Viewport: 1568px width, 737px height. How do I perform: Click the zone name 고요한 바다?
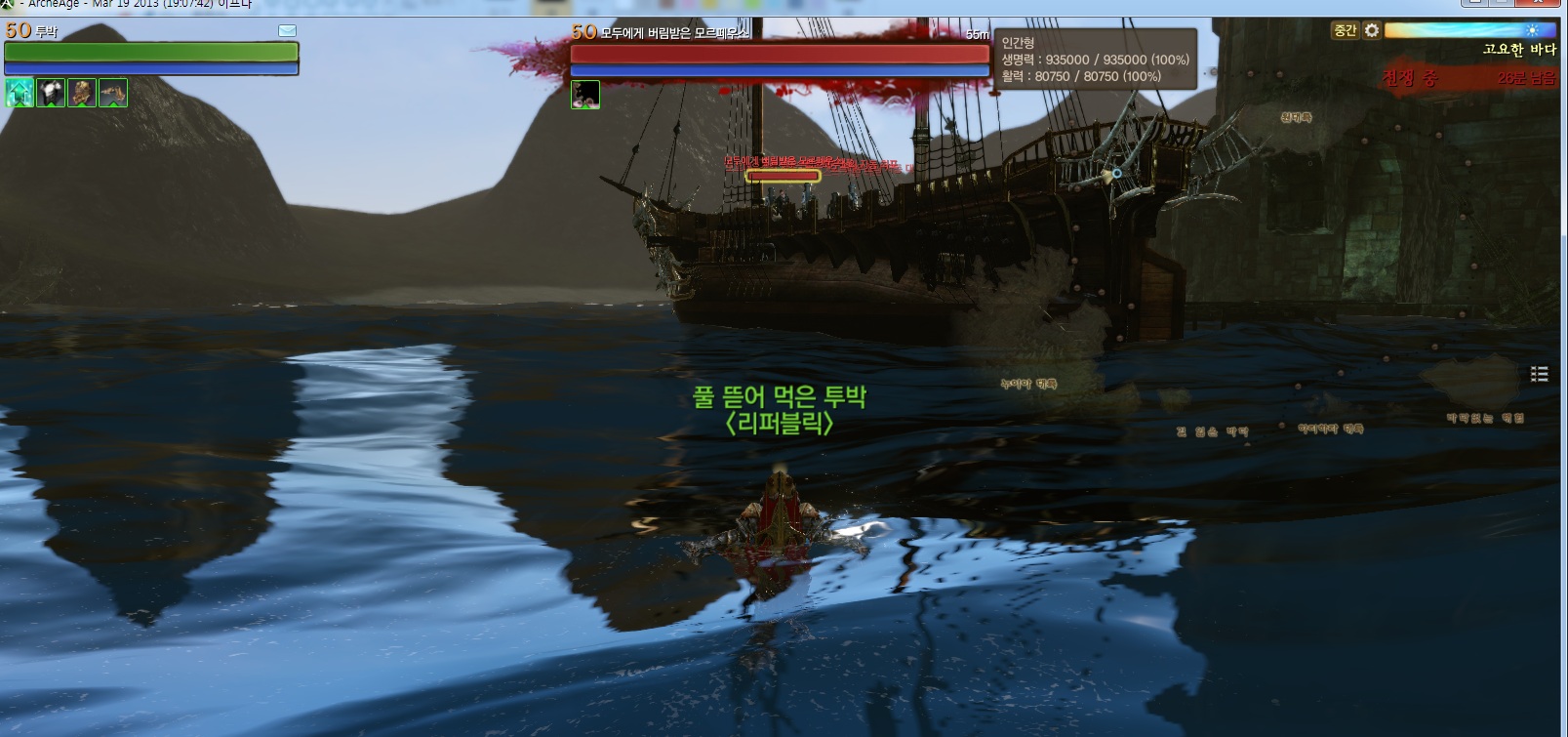click(x=1519, y=49)
